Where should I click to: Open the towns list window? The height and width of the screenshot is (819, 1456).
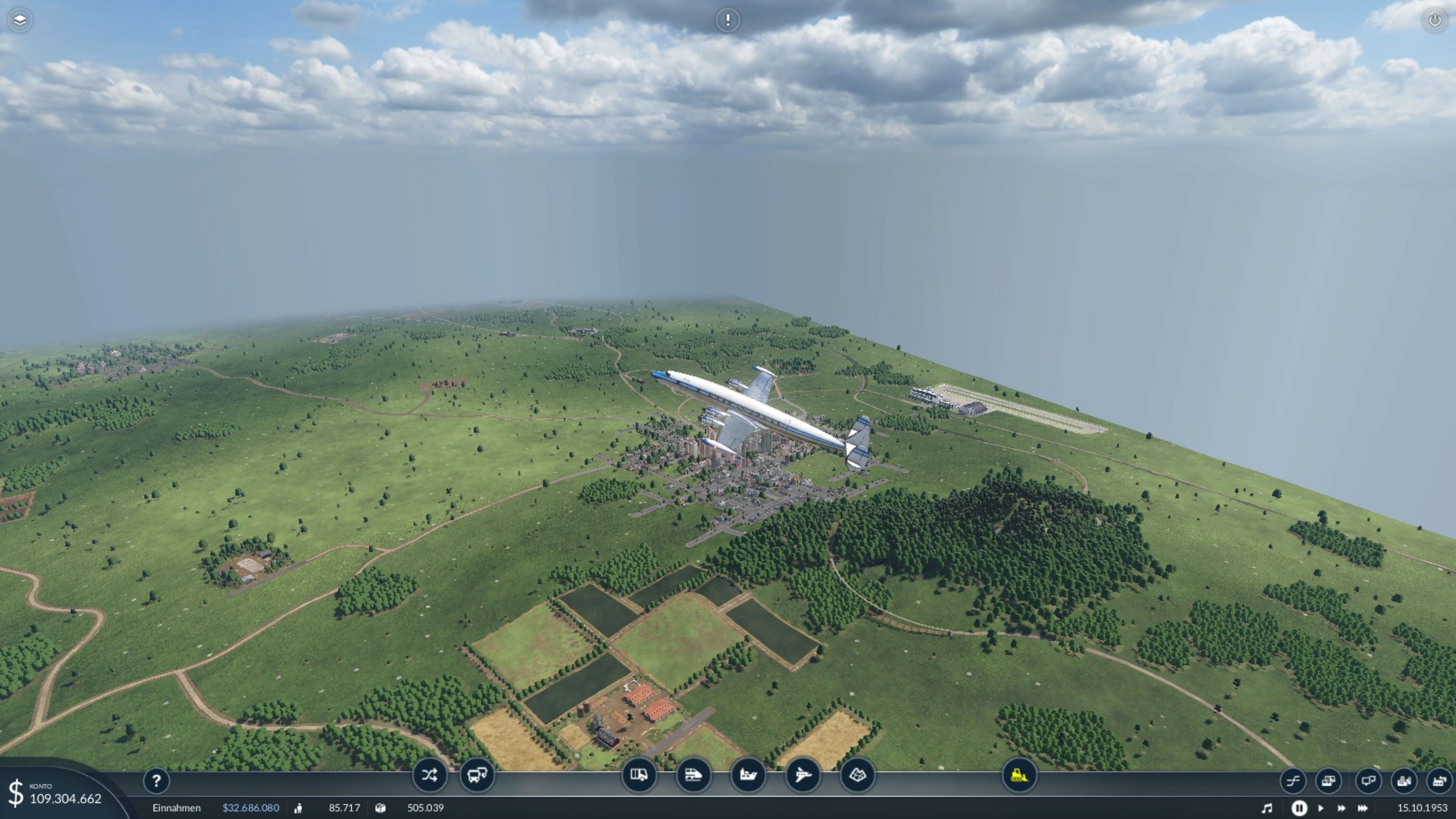point(1404,781)
